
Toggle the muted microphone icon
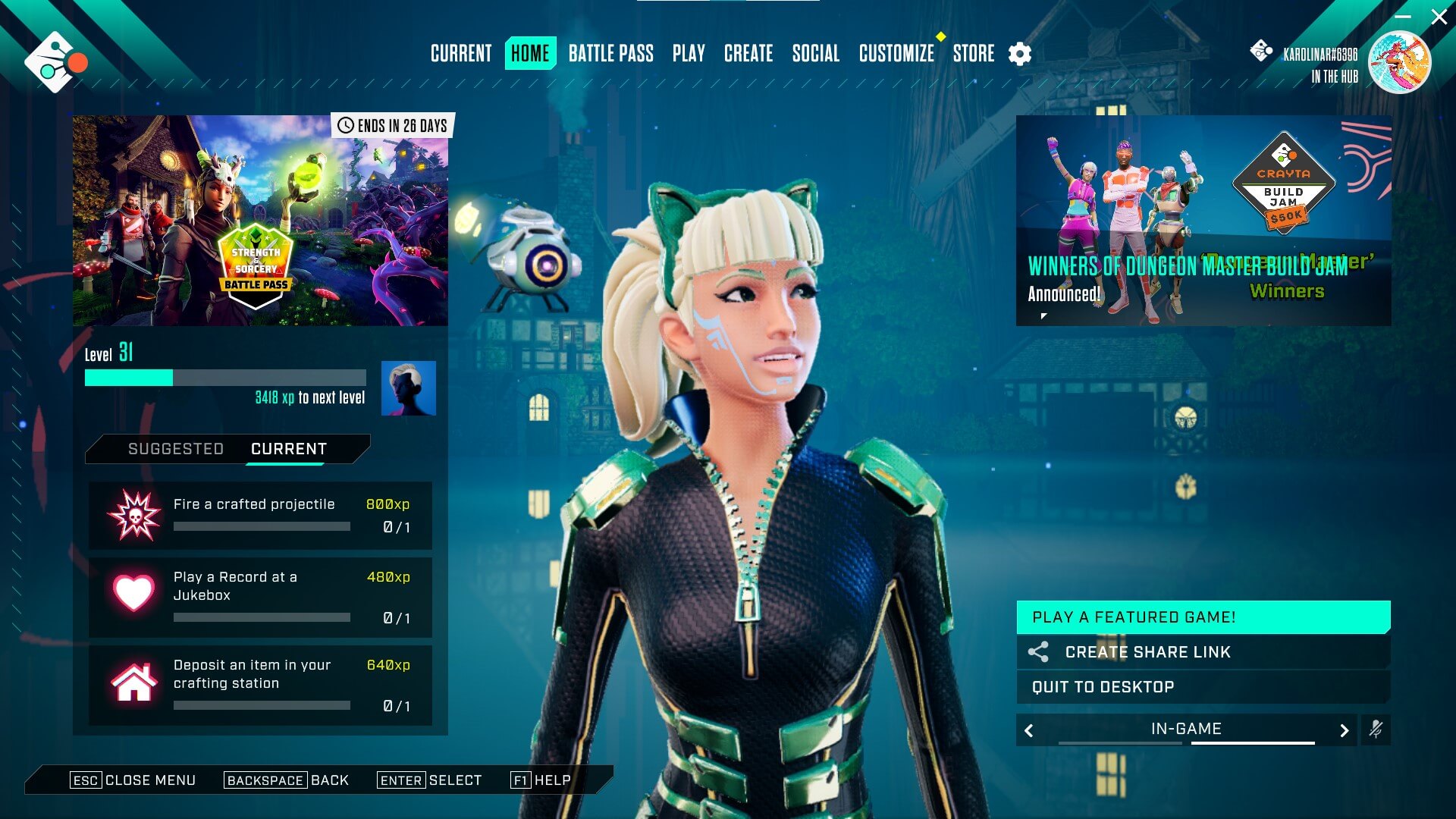tap(1376, 730)
